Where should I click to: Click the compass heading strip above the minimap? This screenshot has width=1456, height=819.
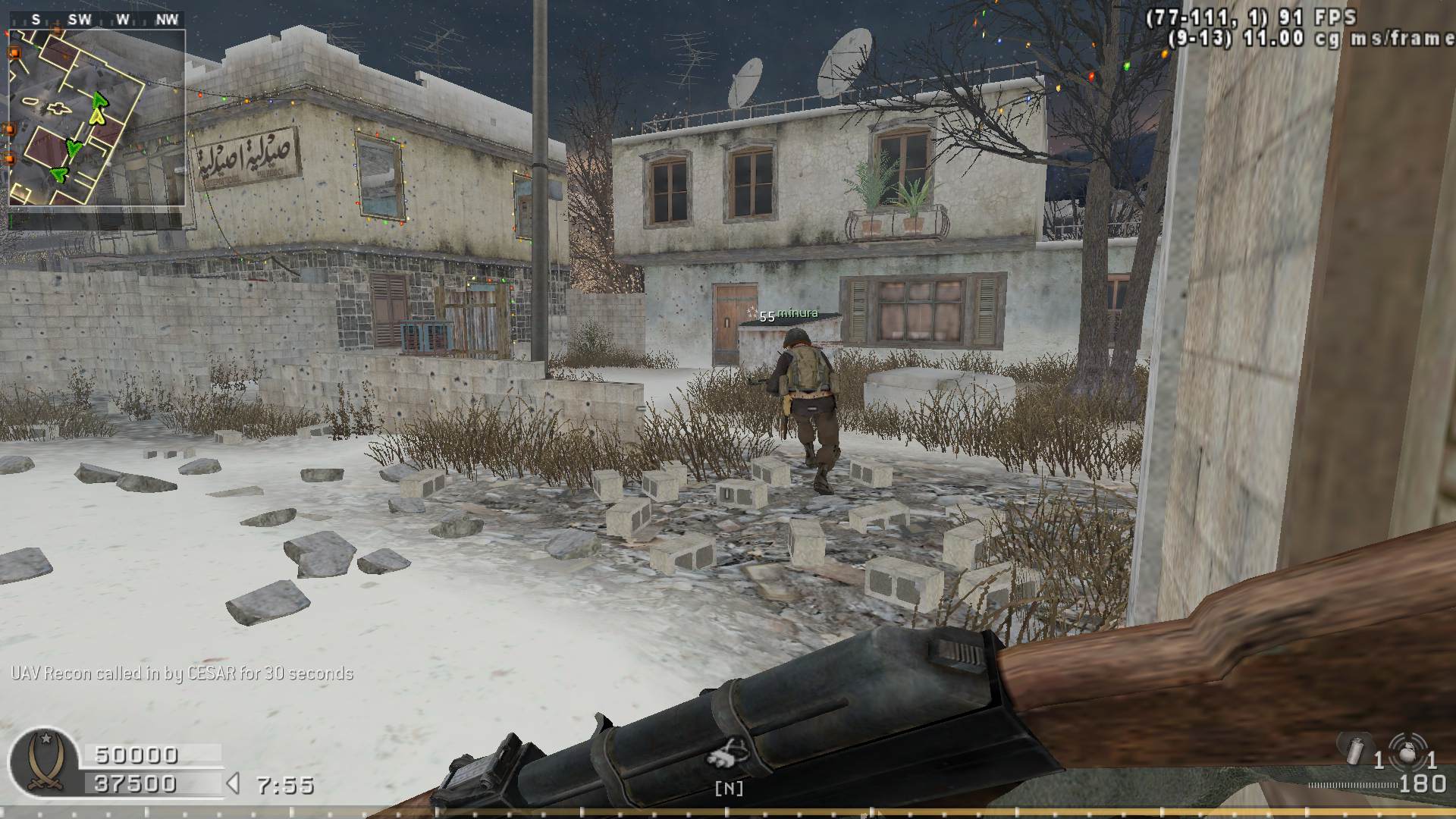point(96,20)
